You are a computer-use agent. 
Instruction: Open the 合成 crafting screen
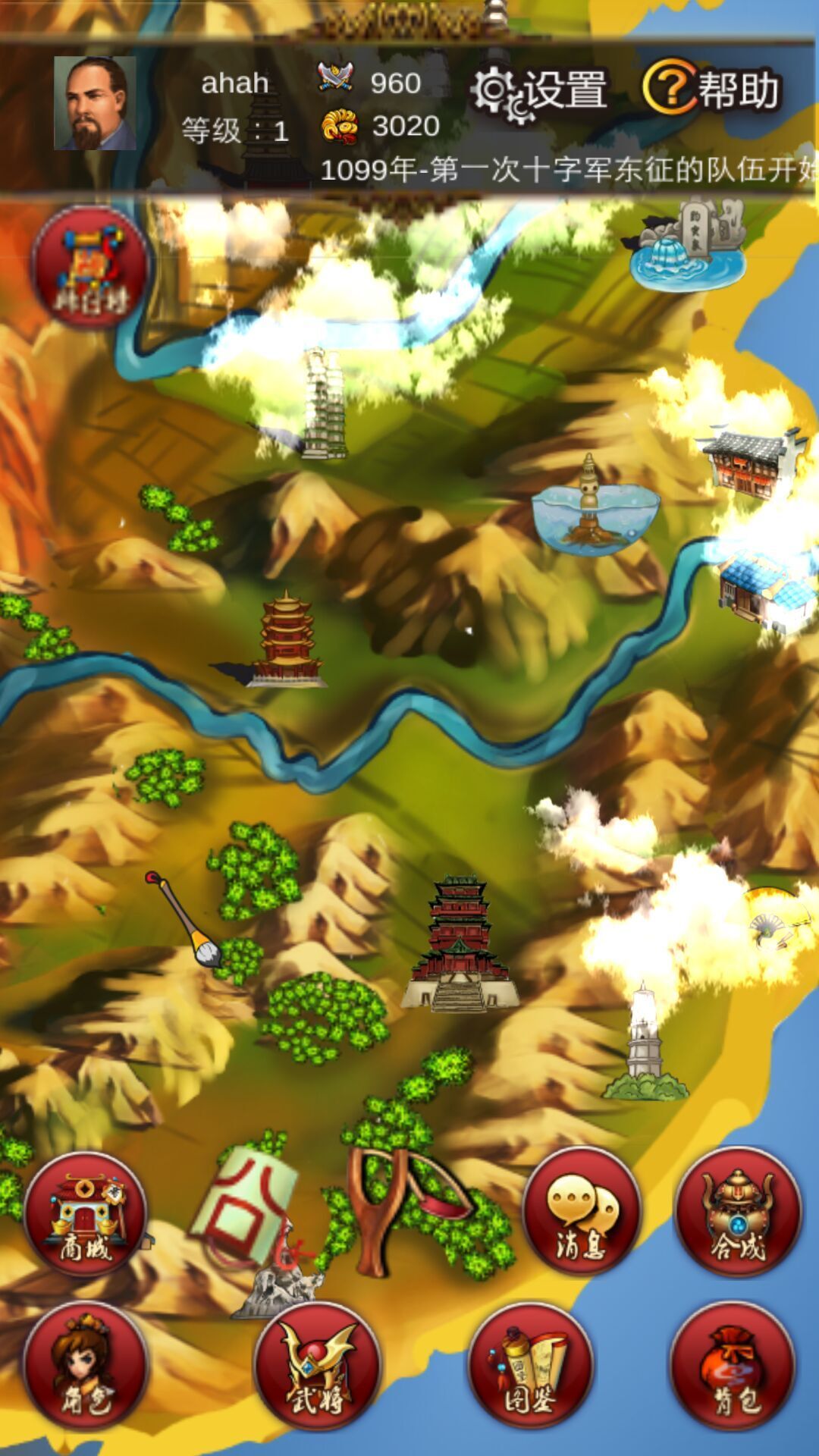[x=737, y=1213]
